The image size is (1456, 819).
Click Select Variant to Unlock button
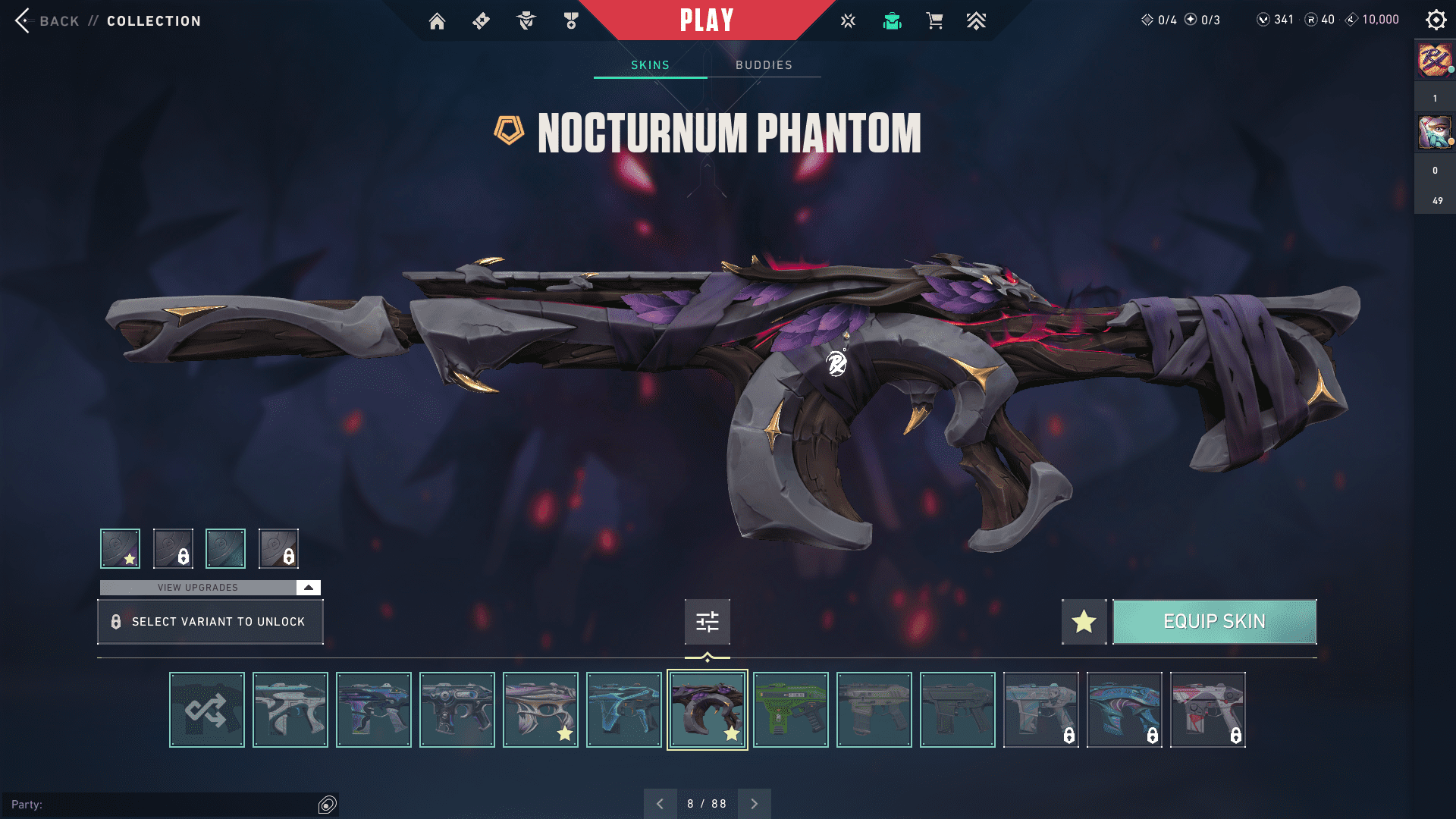[210, 622]
